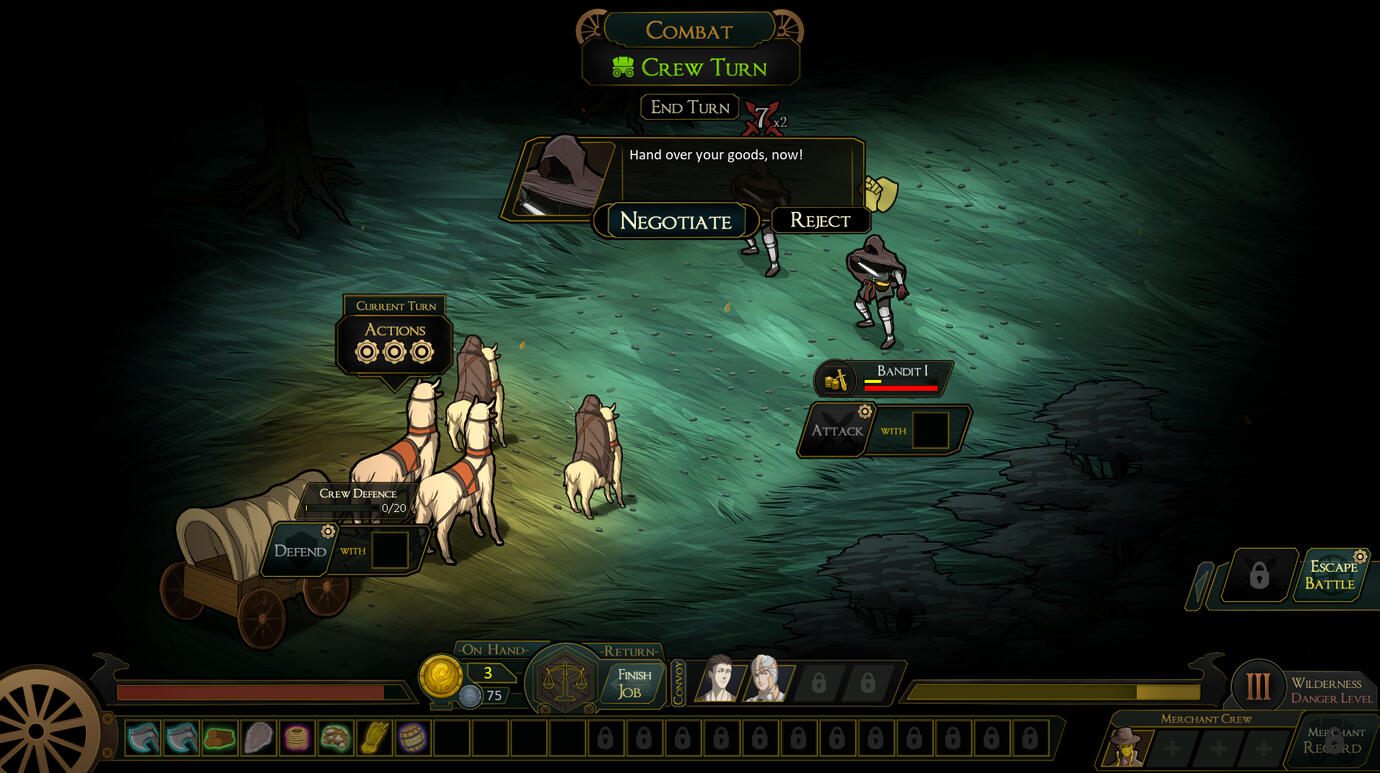Select the pile of ore rocks
Viewport: 1380px width, 773px height.
[x=335, y=738]
